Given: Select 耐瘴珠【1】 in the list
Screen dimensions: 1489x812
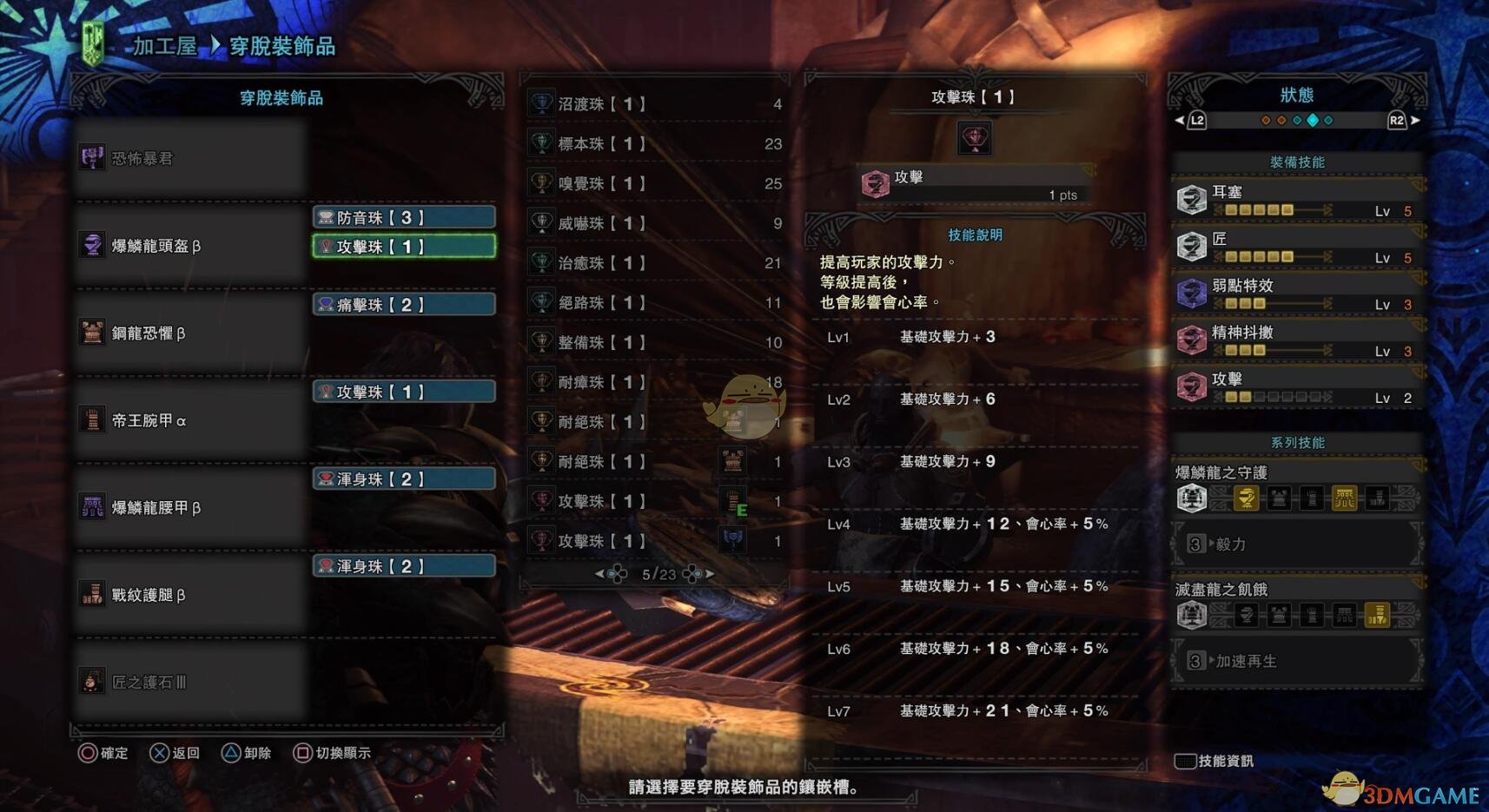Looking at the screenshot, I should pyautogui.click(x=656, y=382).
